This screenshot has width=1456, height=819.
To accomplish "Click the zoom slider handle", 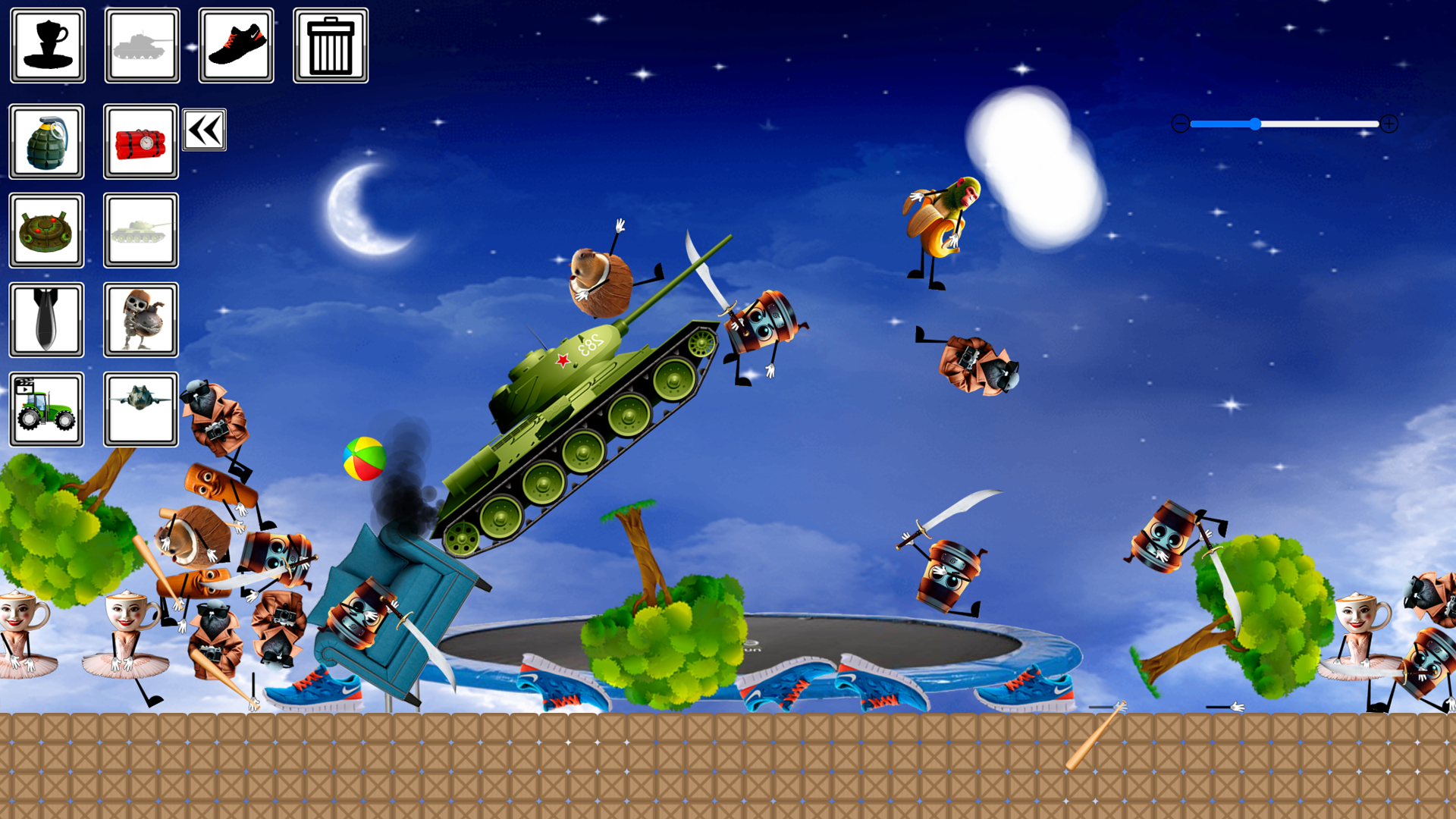I will pyautogui.click(x=1257, y=124).
